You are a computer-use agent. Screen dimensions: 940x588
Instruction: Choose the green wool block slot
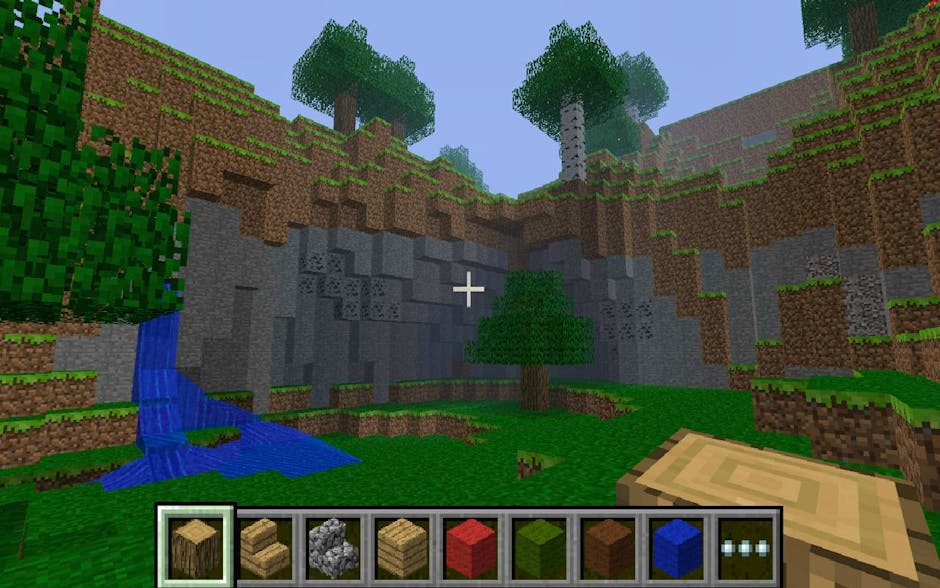(x=541, y=546)
